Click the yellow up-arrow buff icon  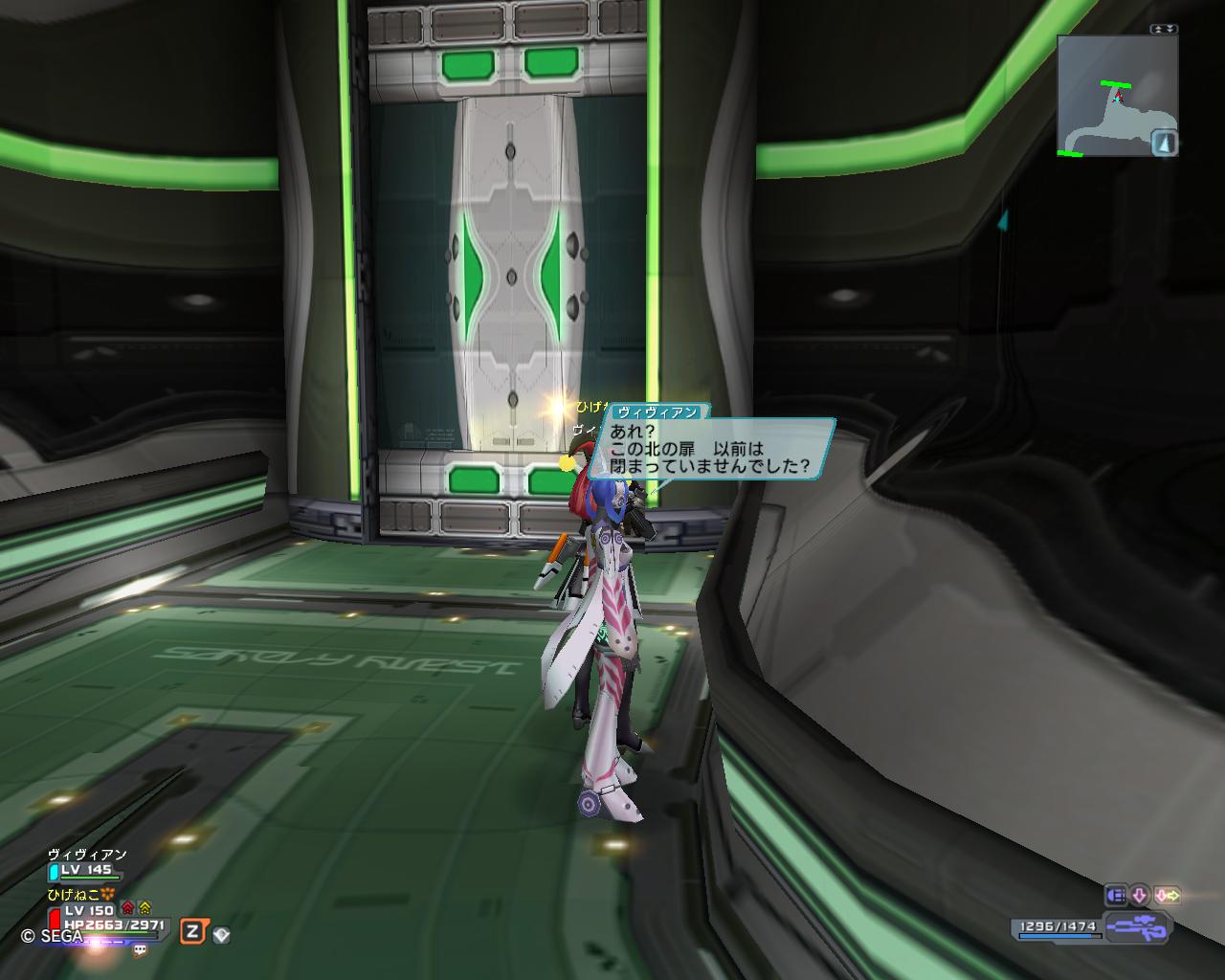click(x=145, y=906)
